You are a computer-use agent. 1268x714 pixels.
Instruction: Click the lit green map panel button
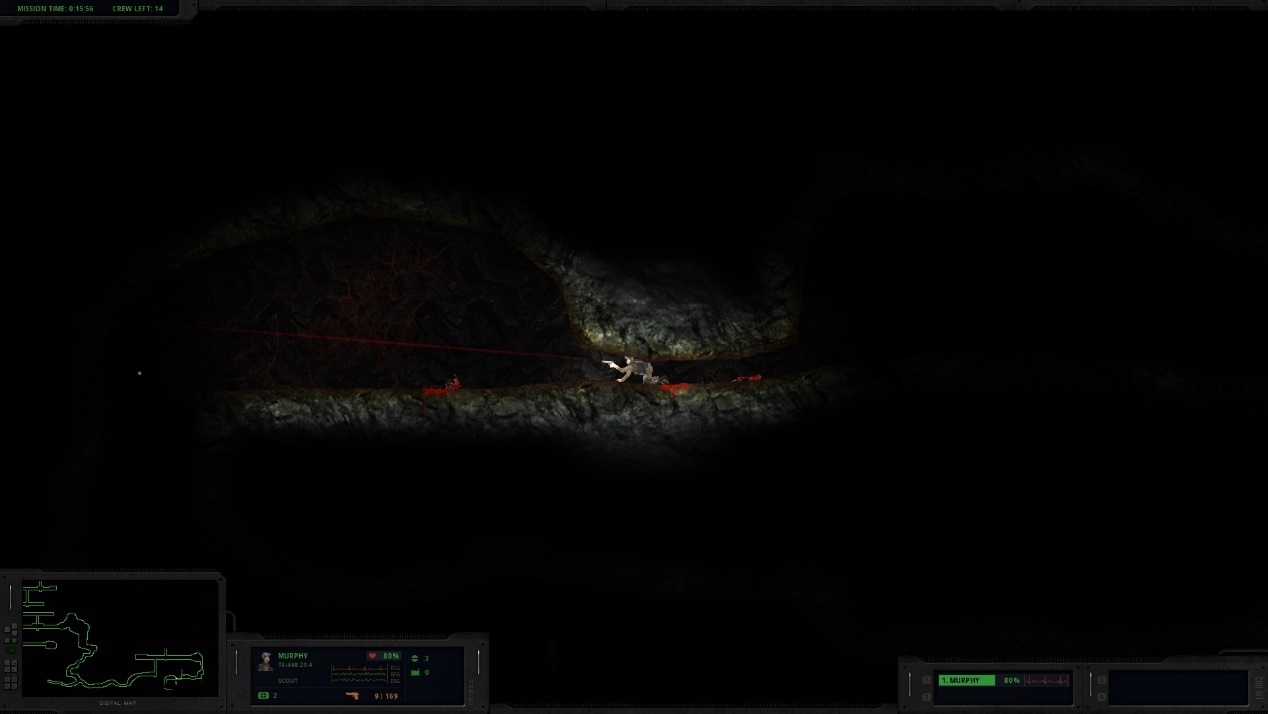coord(11,649)
